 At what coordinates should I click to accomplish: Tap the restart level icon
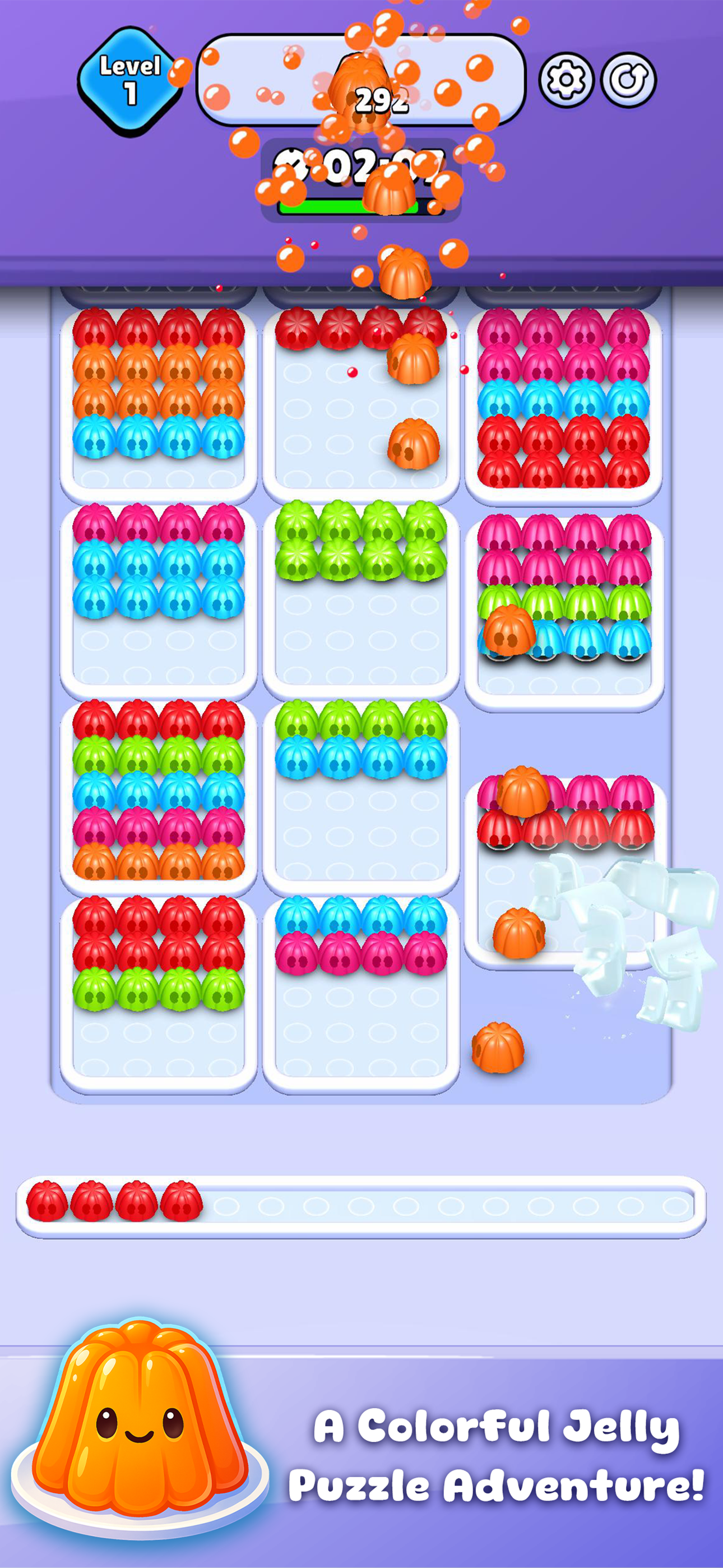click(x=630, y=79)
